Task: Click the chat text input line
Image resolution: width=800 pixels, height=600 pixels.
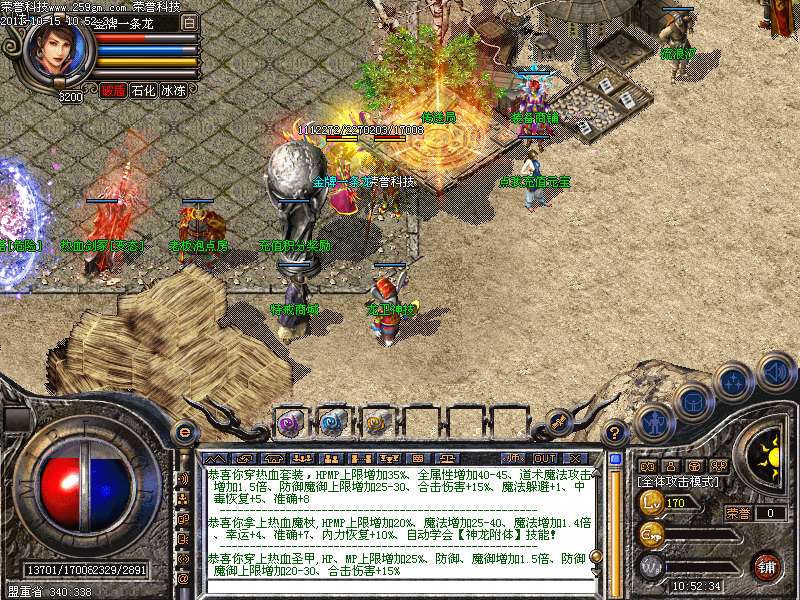Action: (400, 587)
